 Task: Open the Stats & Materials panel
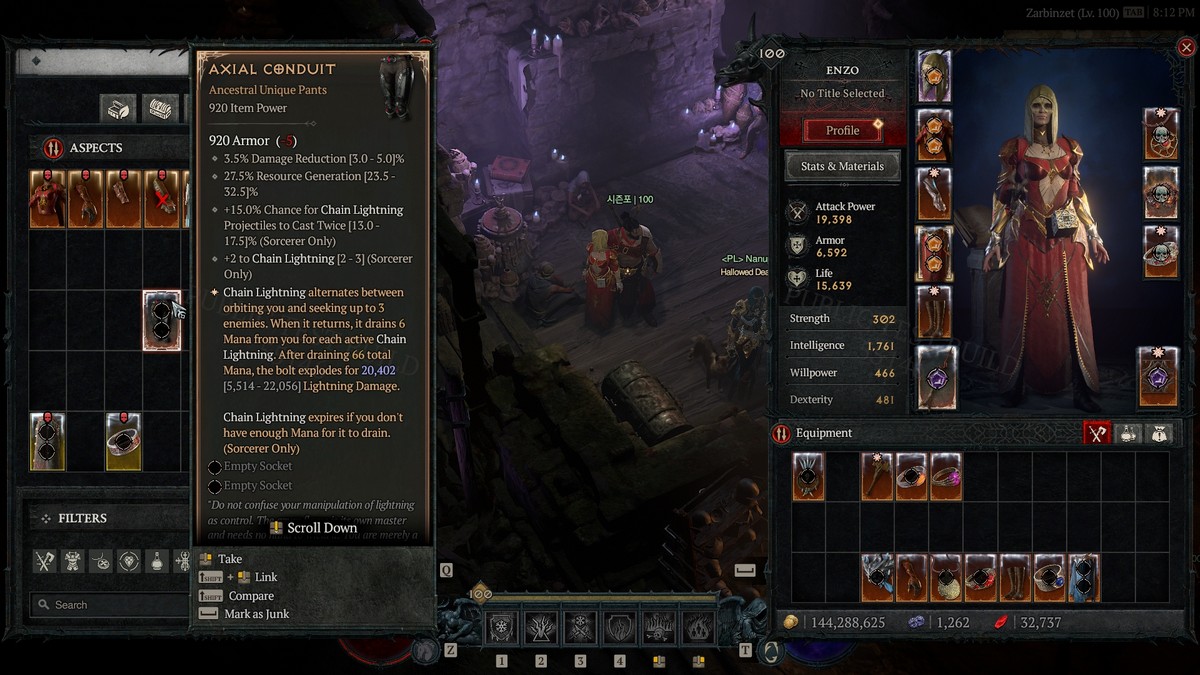click(x=842, y=166)
